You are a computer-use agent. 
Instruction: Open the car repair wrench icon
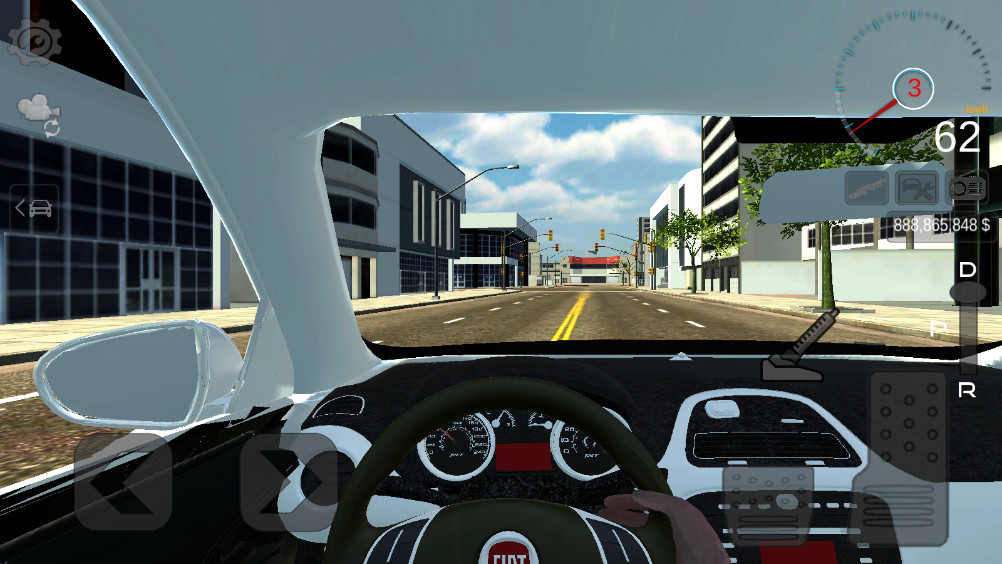coord(916,187)
